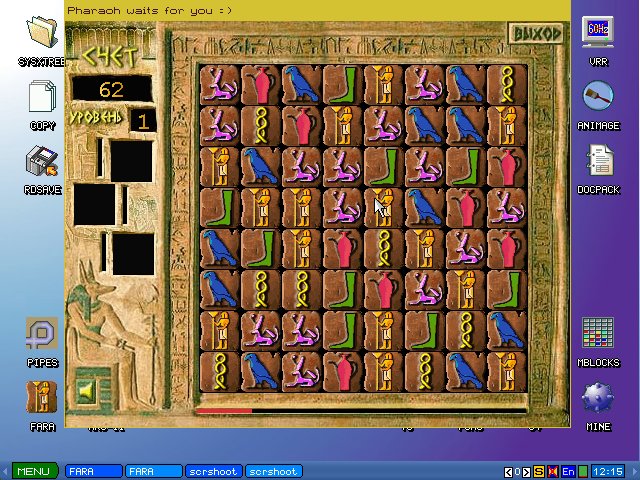Viewport: 640px width, 480px height.
Task: Launch the PIPES game icon
Action: coord(42,337)
